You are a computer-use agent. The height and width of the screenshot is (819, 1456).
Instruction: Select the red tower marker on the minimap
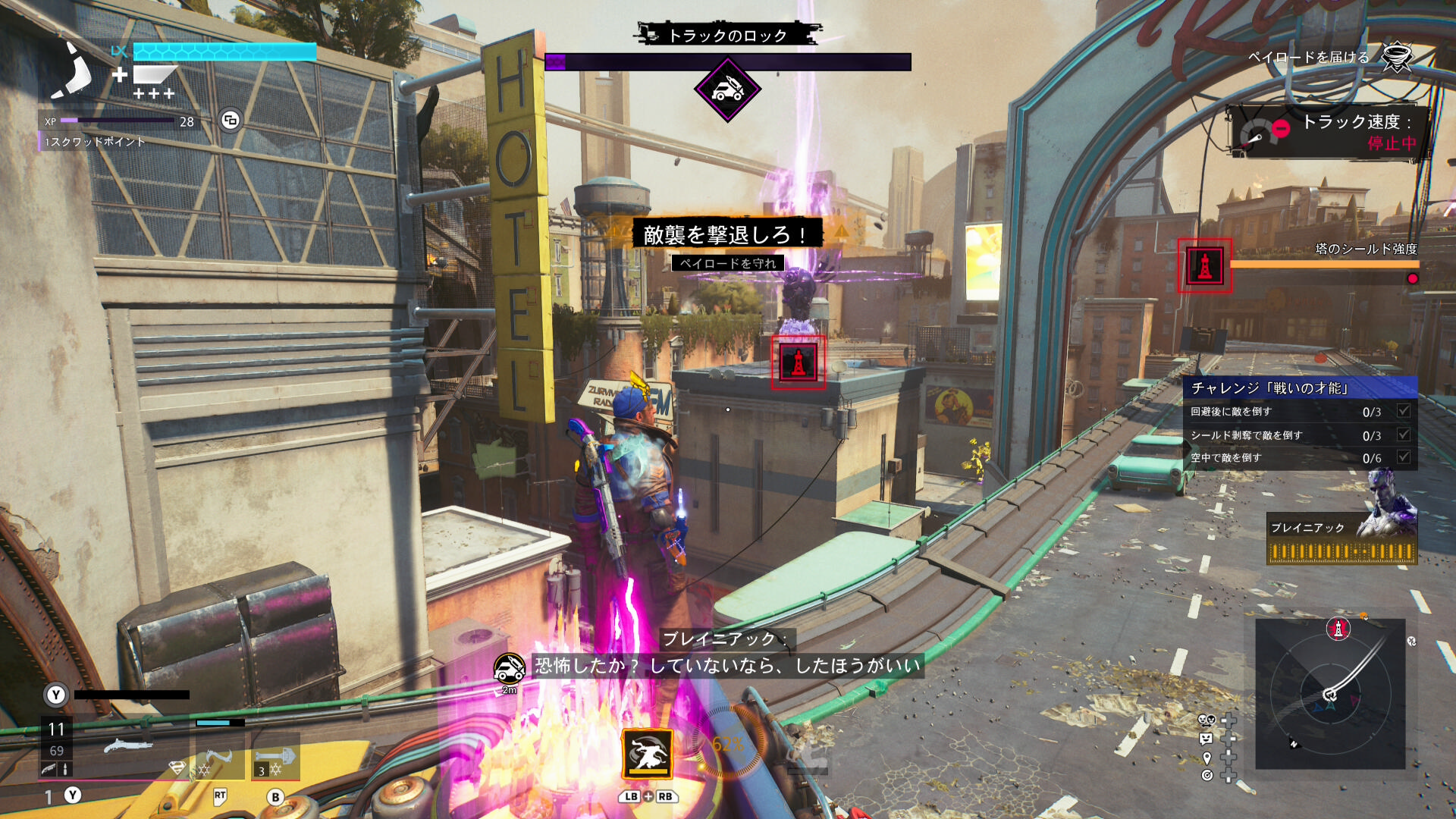pos(1338,629)
